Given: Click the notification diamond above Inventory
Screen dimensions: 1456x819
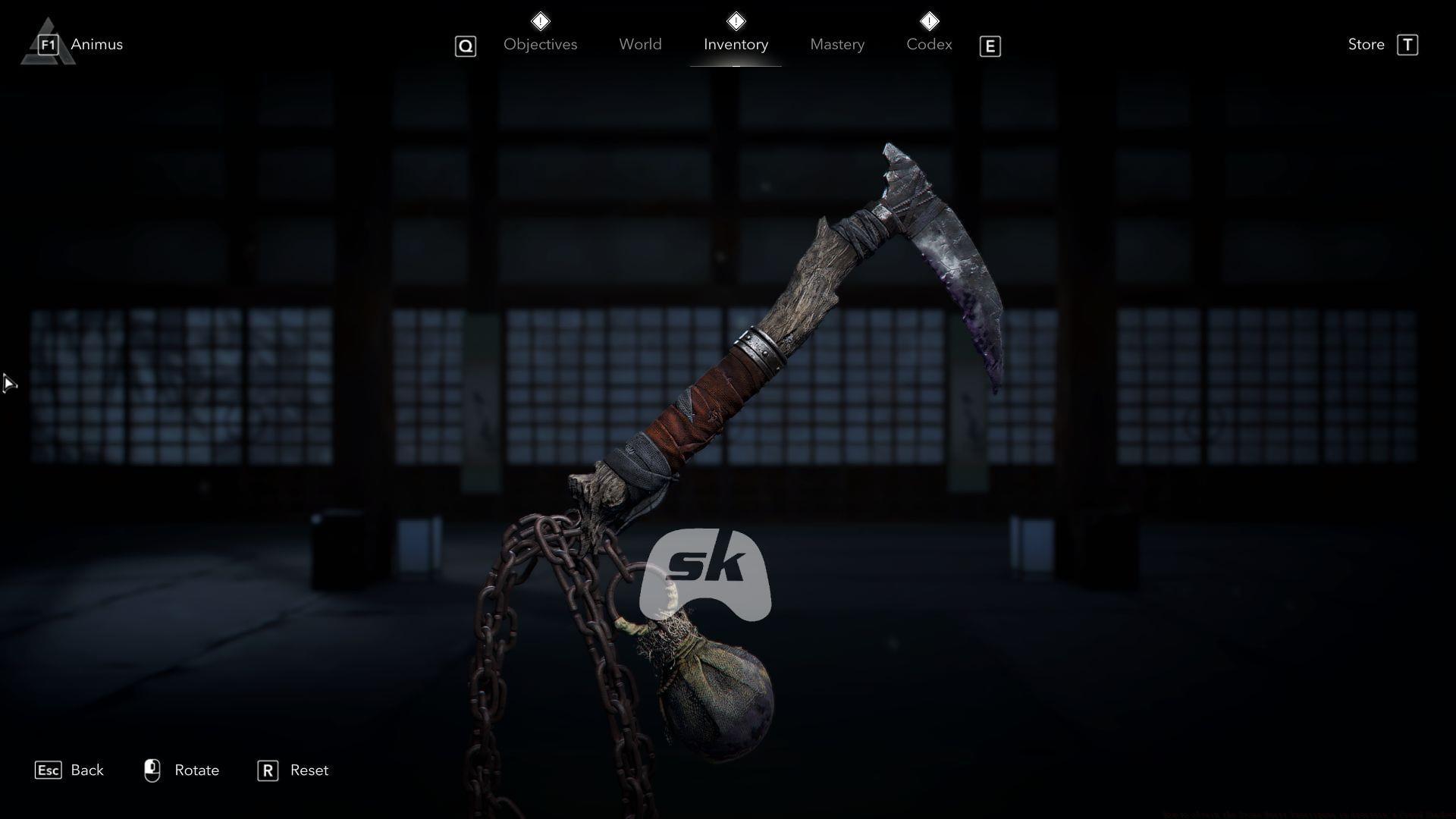Looking at the screenshot, I should click(x=735, y=20).
